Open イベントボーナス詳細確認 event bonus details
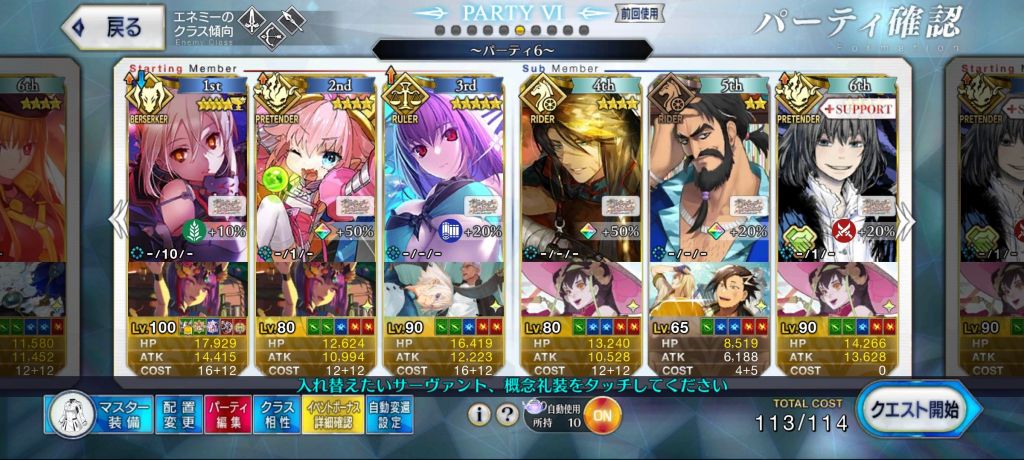This screenshot has width=1024, height=460. pyautogui.click(x=331, y=415)
